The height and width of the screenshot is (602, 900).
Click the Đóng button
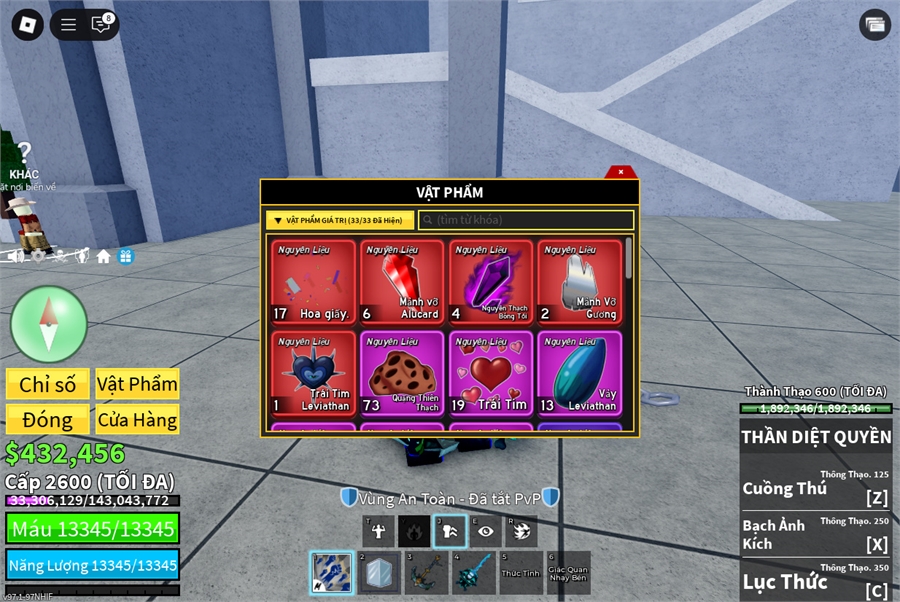(x=47, y=420)
